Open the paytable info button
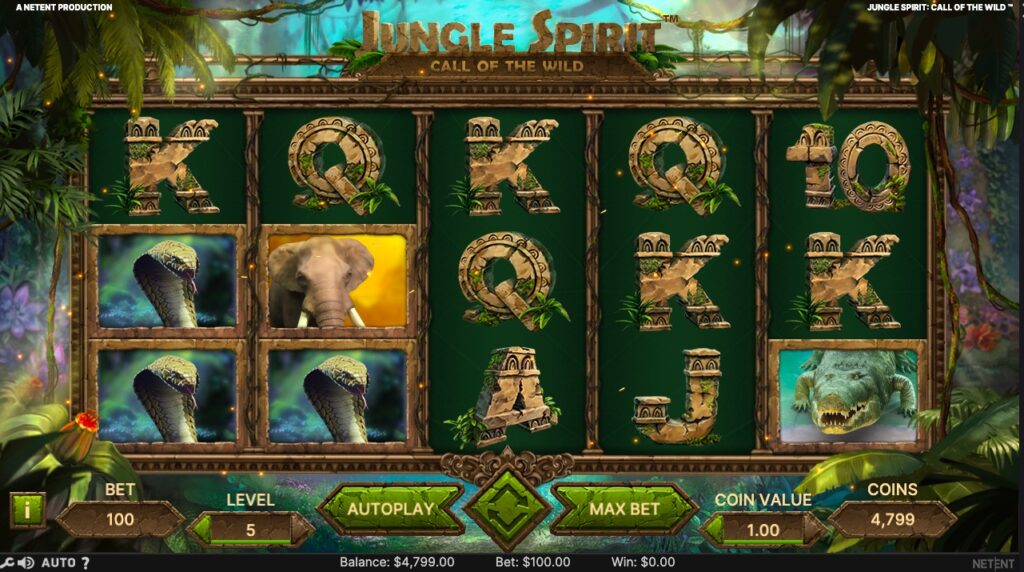 27,510
